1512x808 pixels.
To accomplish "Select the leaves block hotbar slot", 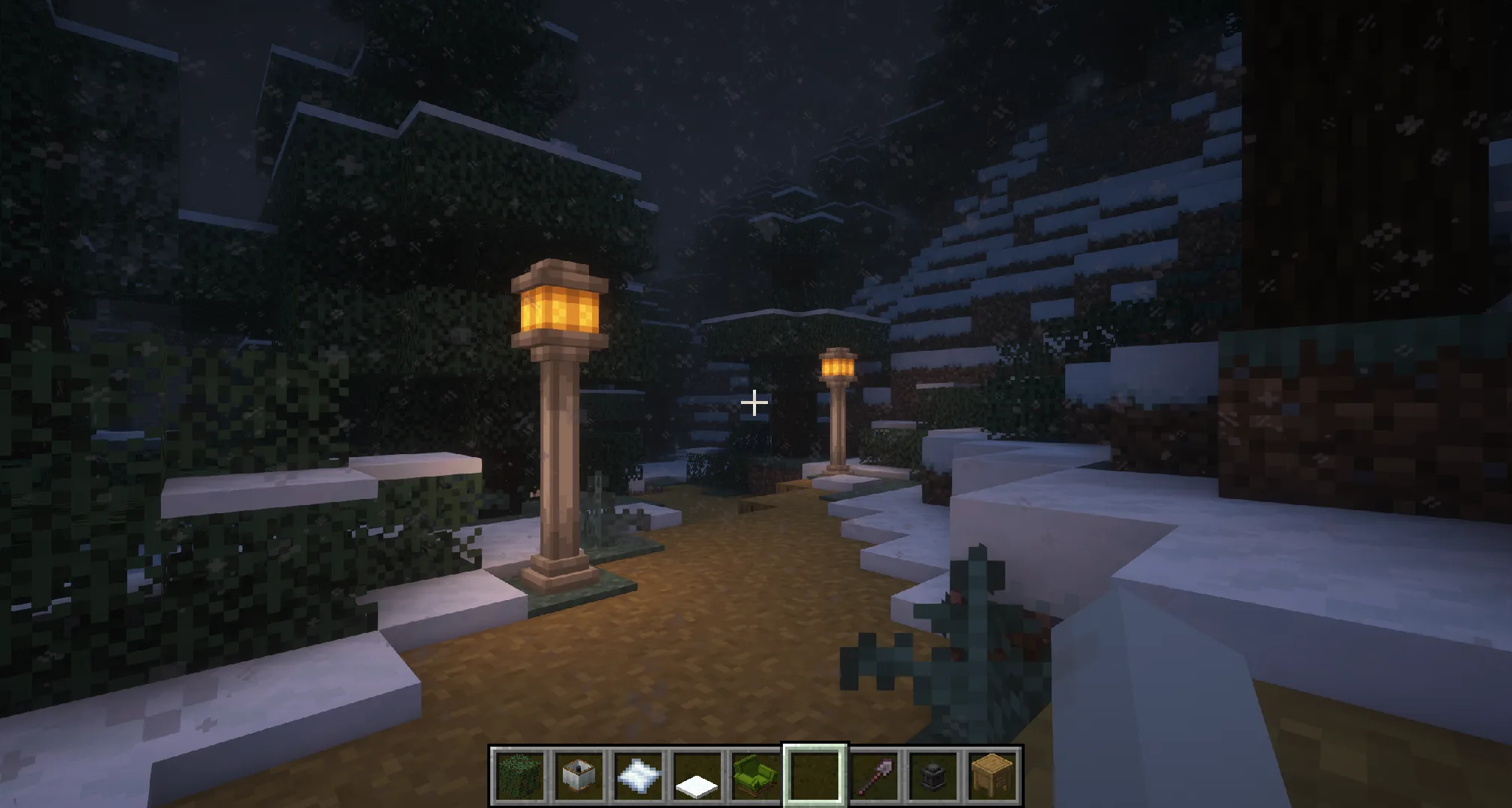I will click(x=519, y=775).
